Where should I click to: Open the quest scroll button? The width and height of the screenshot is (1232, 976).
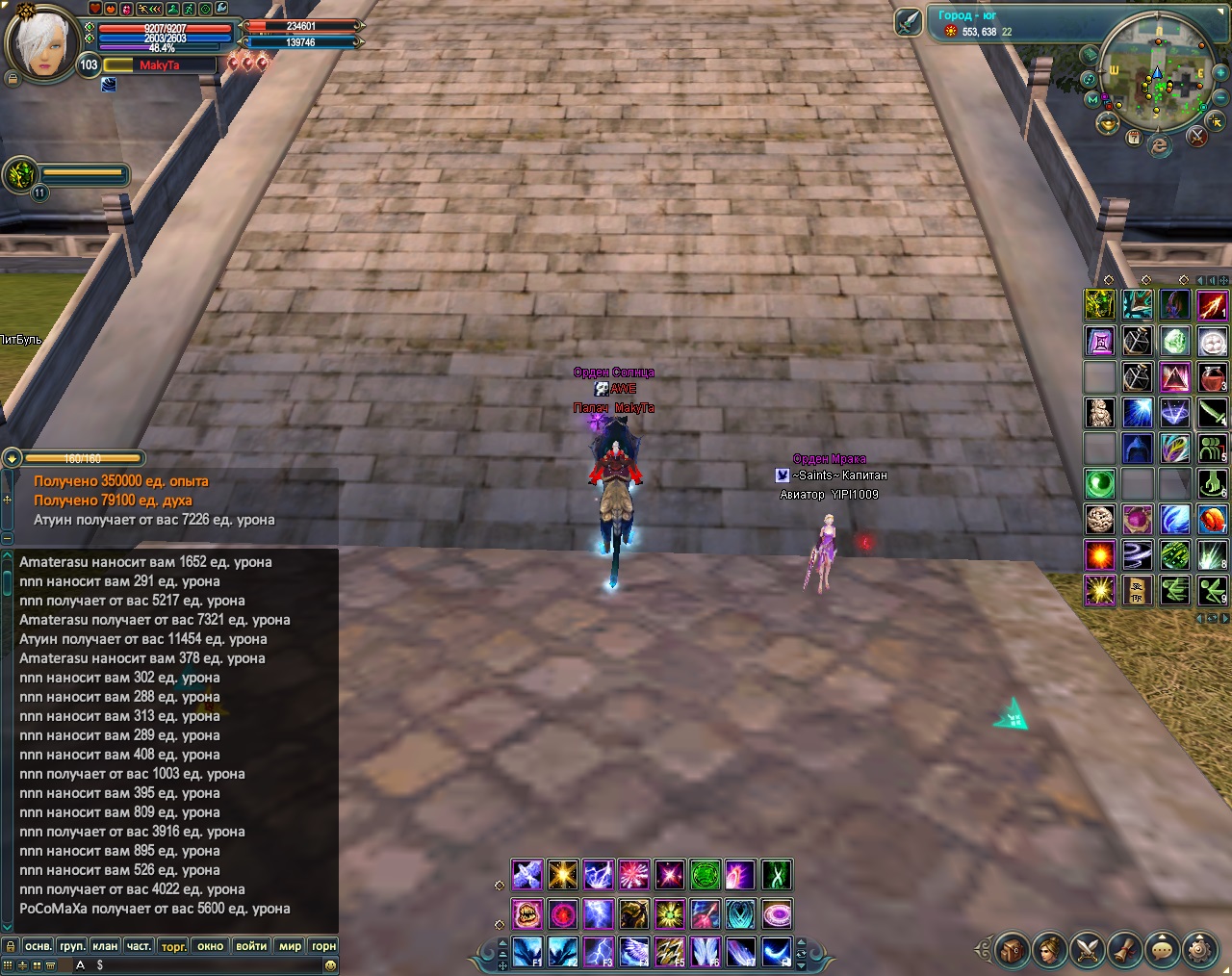point(1125,949)
